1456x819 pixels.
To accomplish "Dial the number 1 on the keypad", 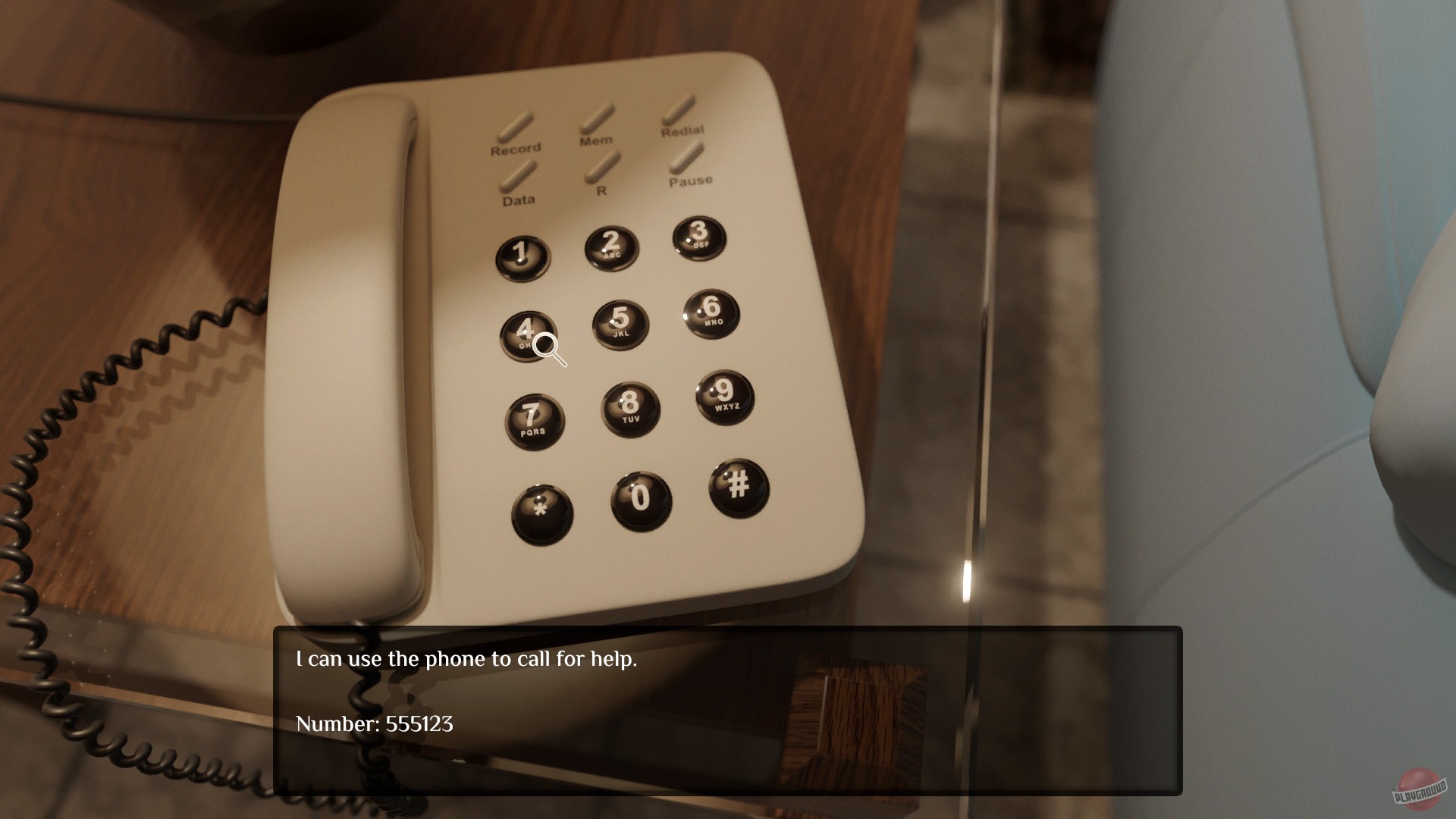I will click(x=523, y=254).
